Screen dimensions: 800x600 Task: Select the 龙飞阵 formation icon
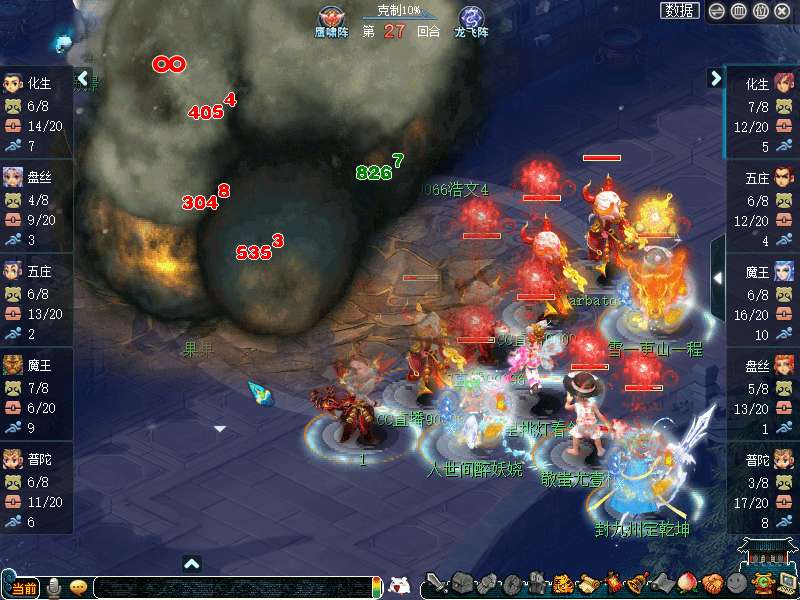tap(471, 20)
